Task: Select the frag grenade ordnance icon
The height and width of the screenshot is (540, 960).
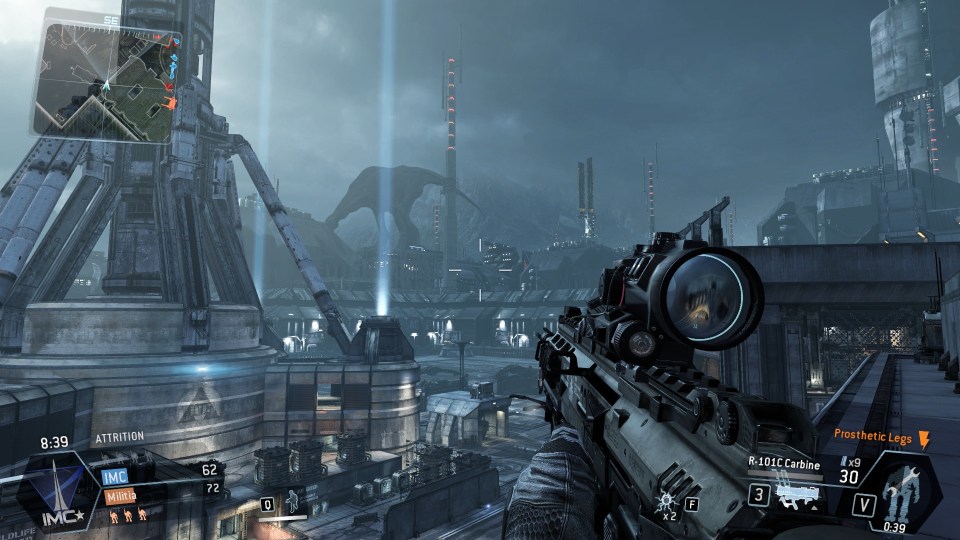Action: coord(665,502)
